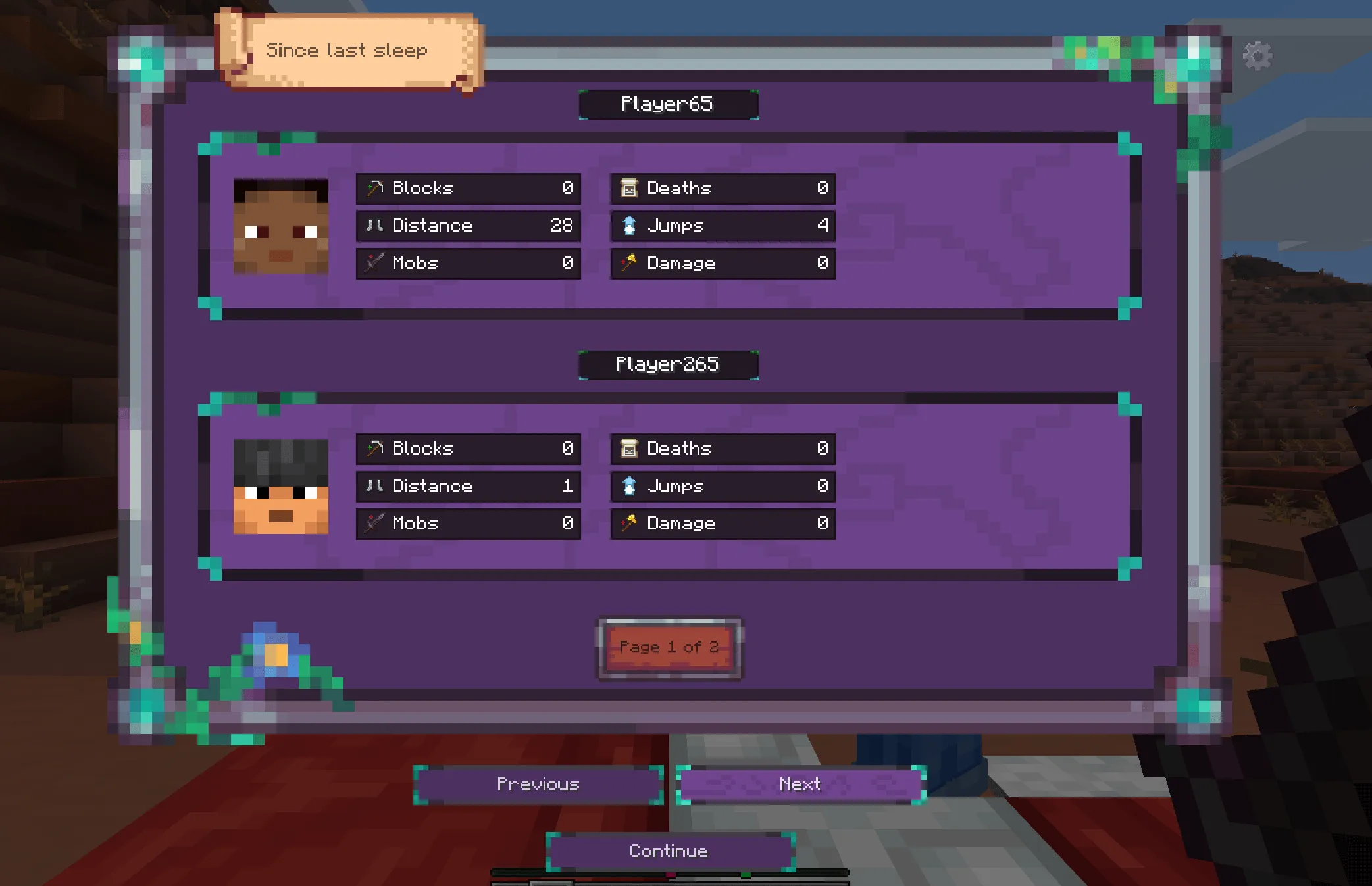
Task: Select the sword icon on Player65's Mobs row
Action: pyautogui.click(x=374, y=263)
